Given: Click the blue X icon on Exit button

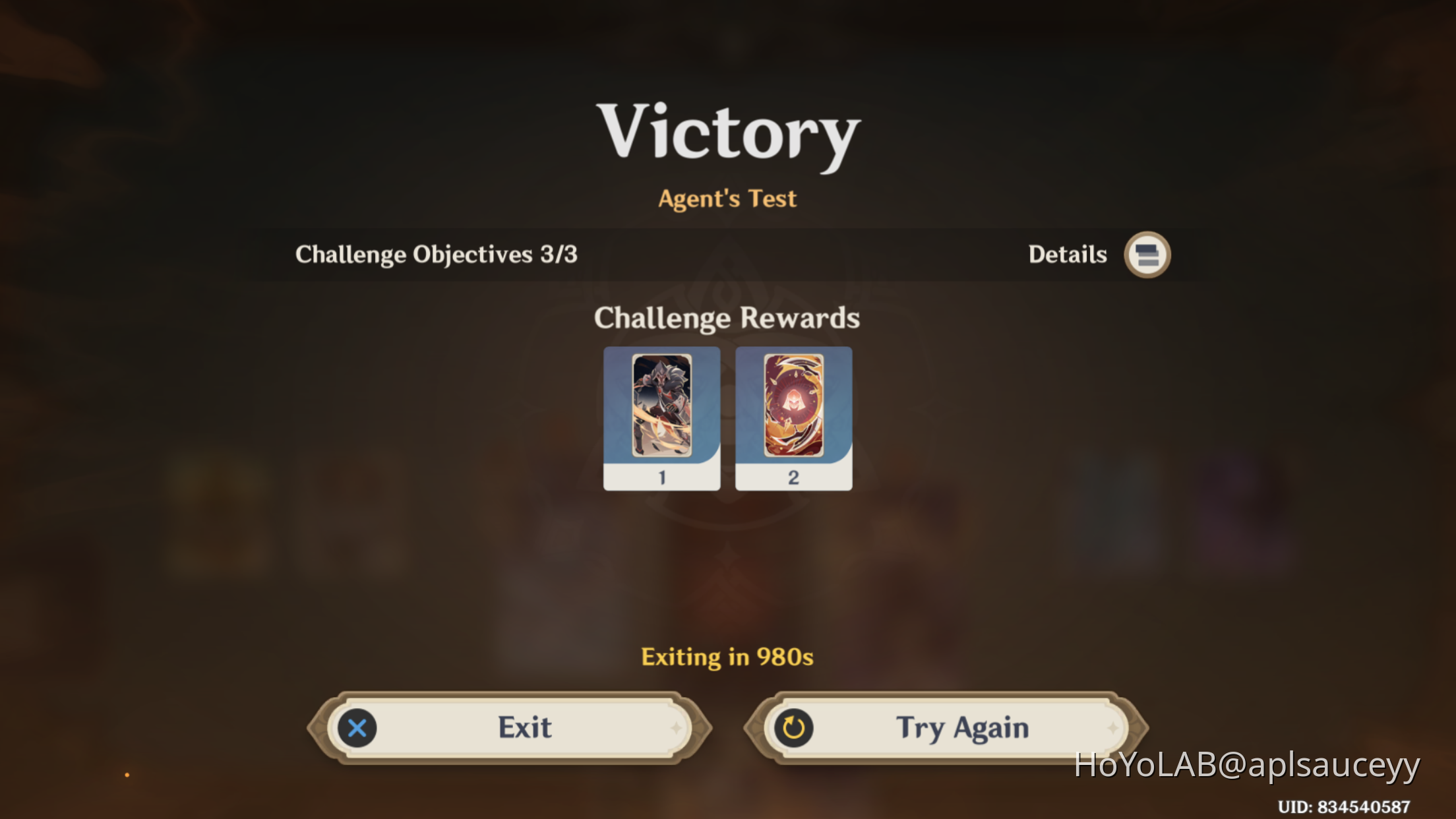Looking at the screenshot, I should 357,728.
